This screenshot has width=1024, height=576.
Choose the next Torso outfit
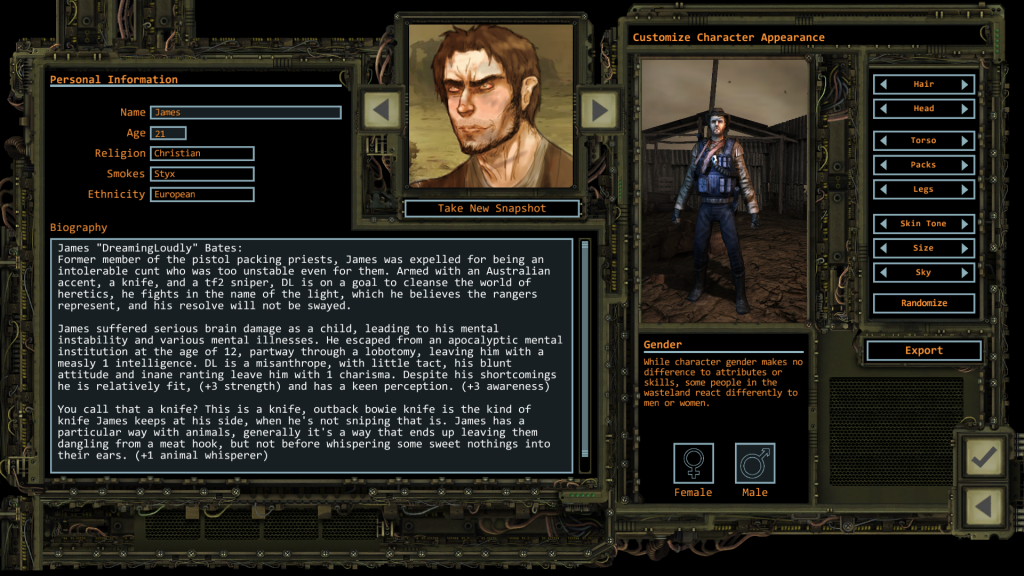pyautogui.click(x=965, y=141)
